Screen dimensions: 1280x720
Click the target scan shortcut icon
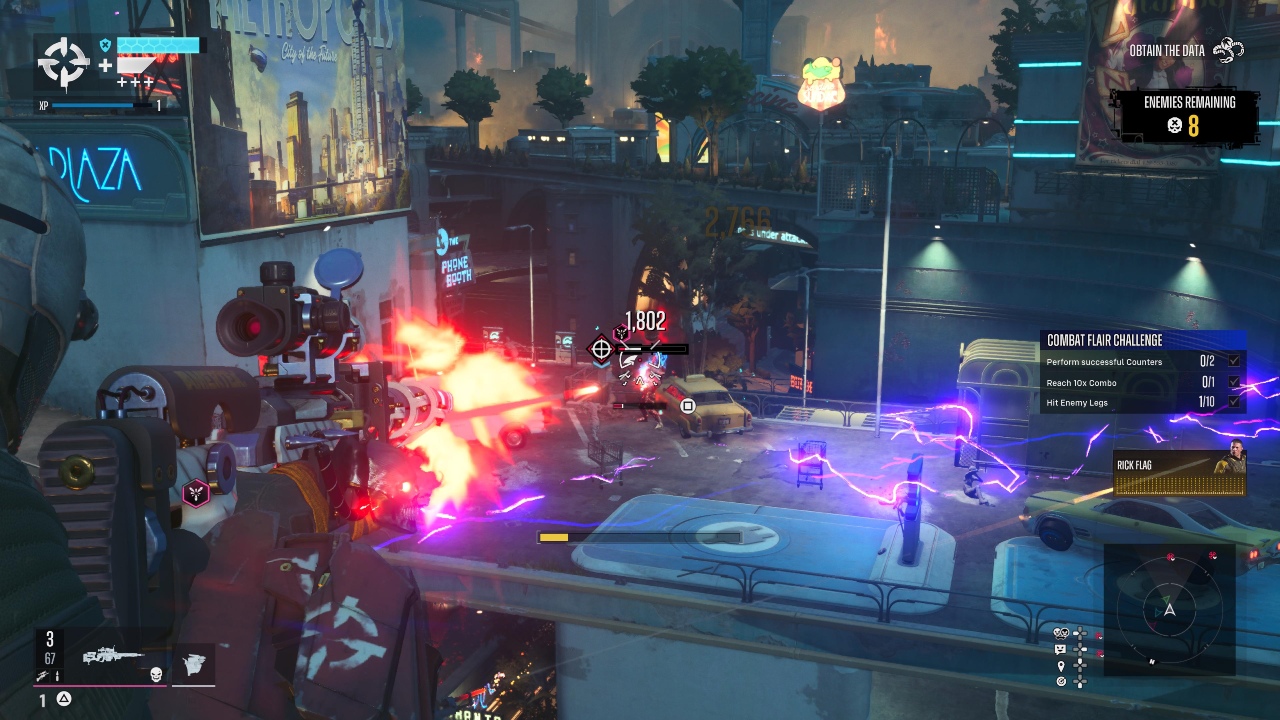tap(1062, 681)
